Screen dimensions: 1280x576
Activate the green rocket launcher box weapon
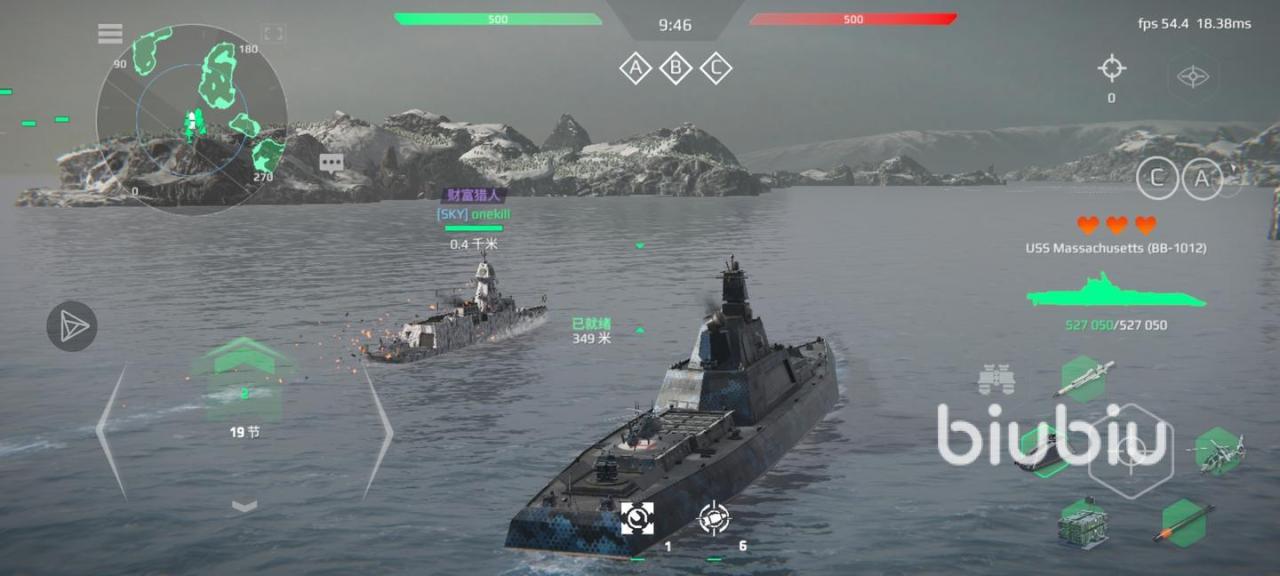[1084, 521]
